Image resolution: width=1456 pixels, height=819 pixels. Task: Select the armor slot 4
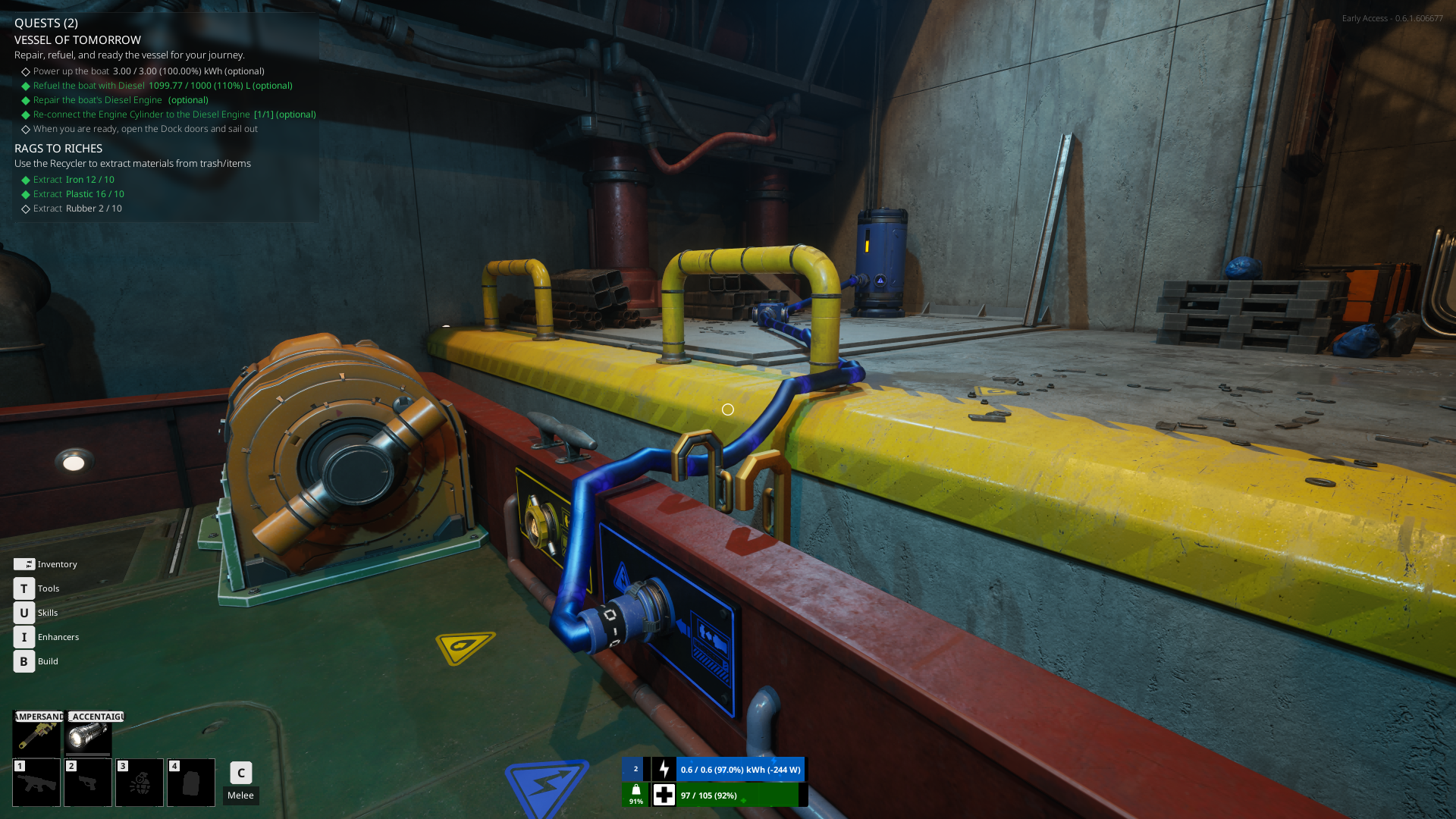click(x=191, y=783)
